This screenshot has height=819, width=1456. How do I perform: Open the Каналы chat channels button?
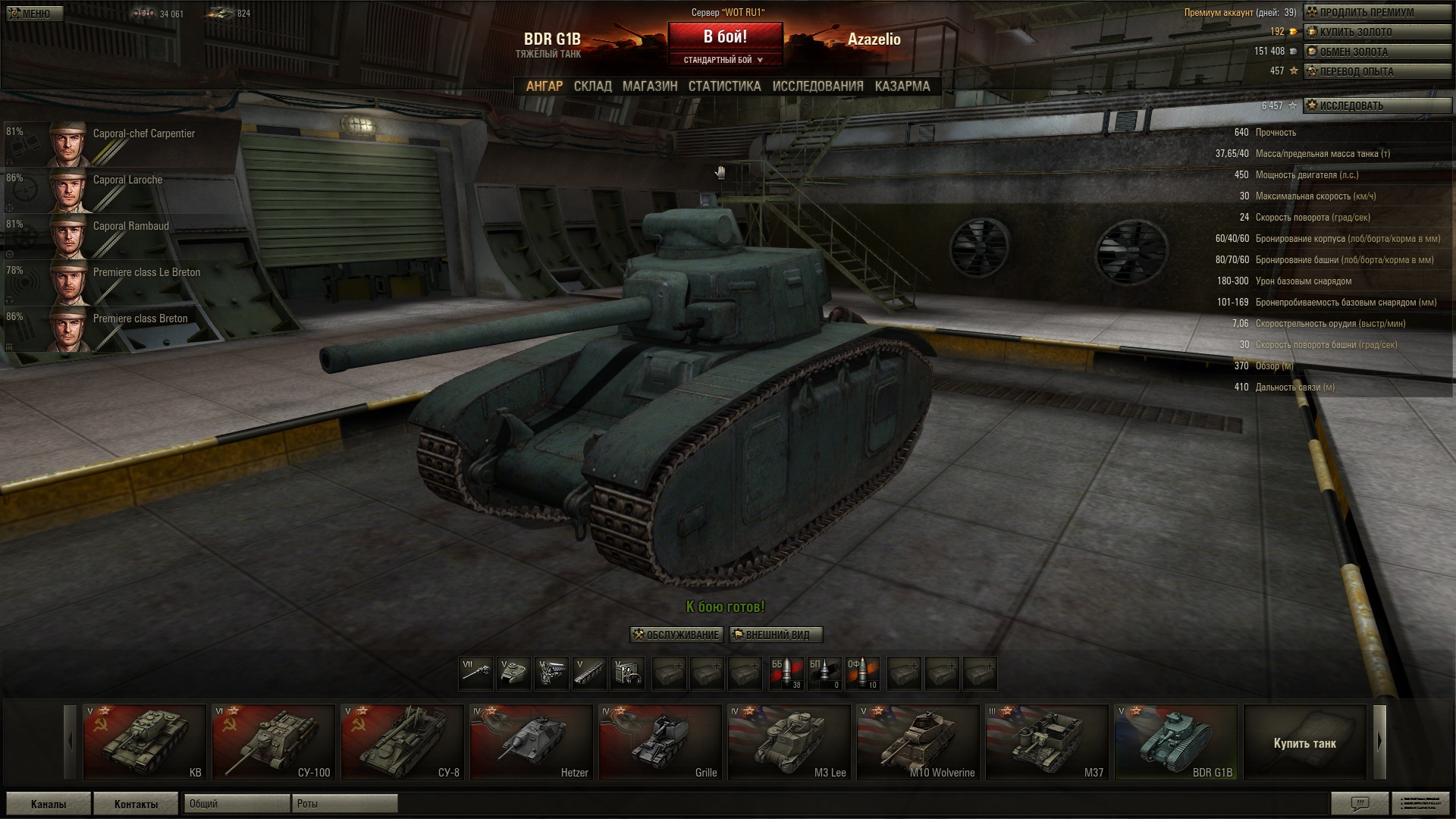pyautogui.click(x=49, y=804)
